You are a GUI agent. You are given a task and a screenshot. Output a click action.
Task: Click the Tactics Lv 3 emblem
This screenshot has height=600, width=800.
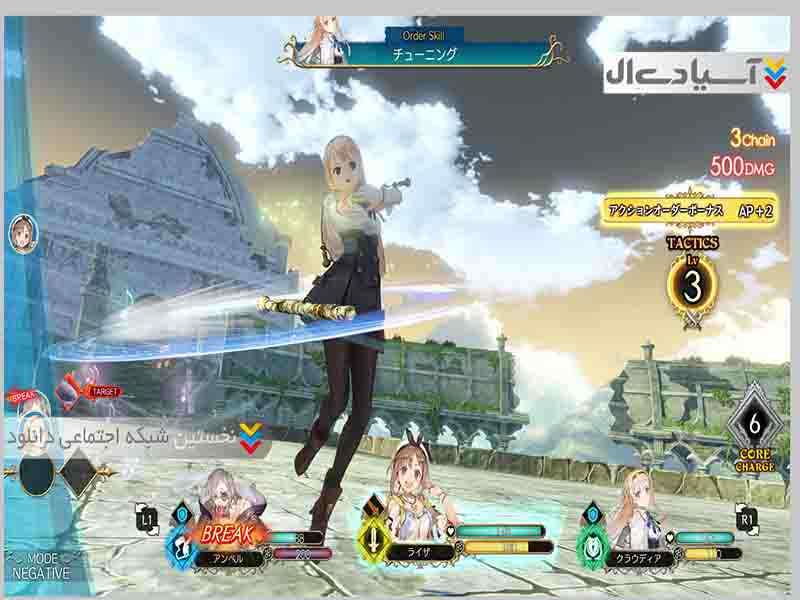(x=692, y=283)
